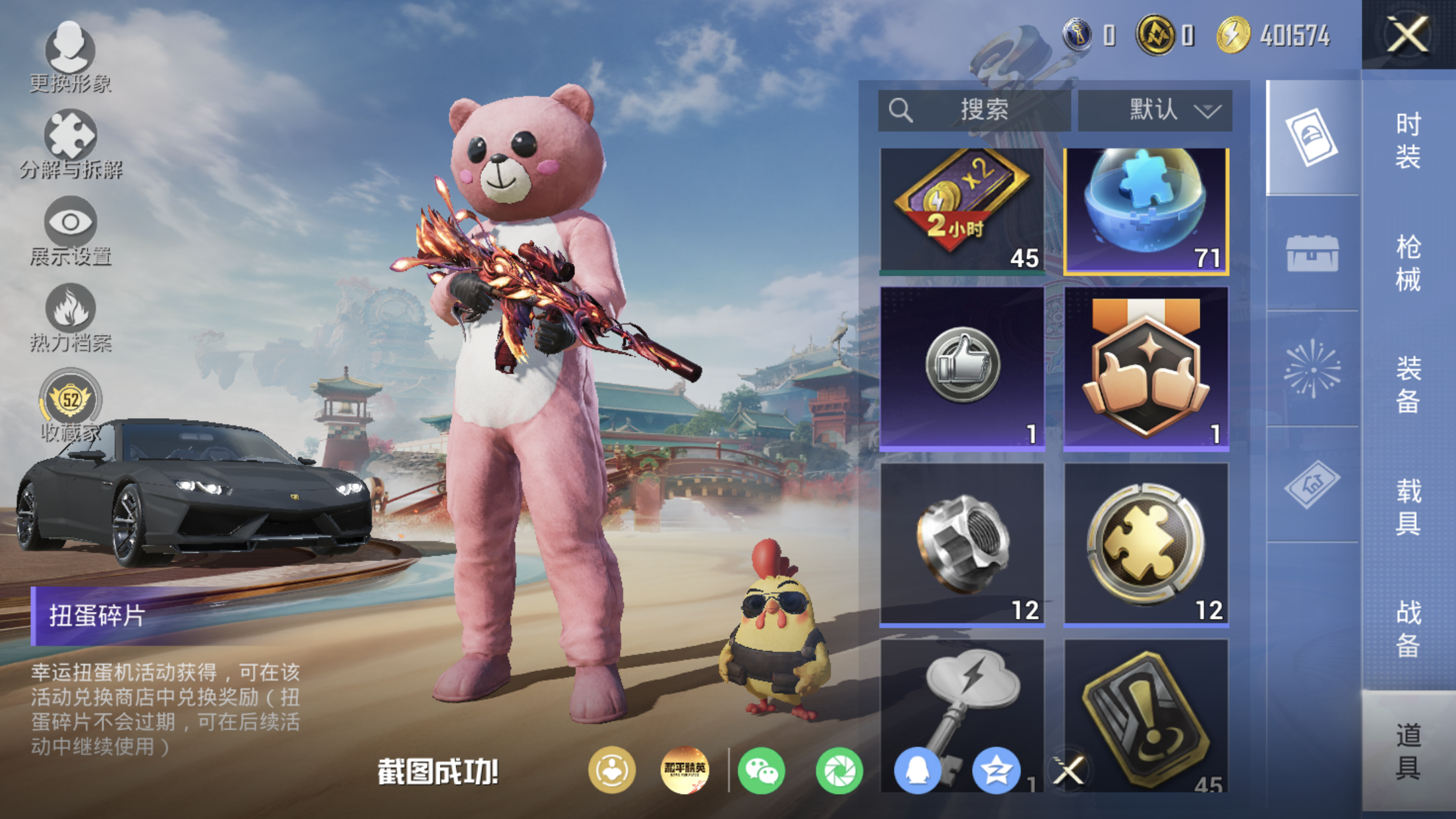Open 分解与拆解 puzzle piece option
The width and height of the screenshot is (1456, 819).
click(x=71, y=144)
